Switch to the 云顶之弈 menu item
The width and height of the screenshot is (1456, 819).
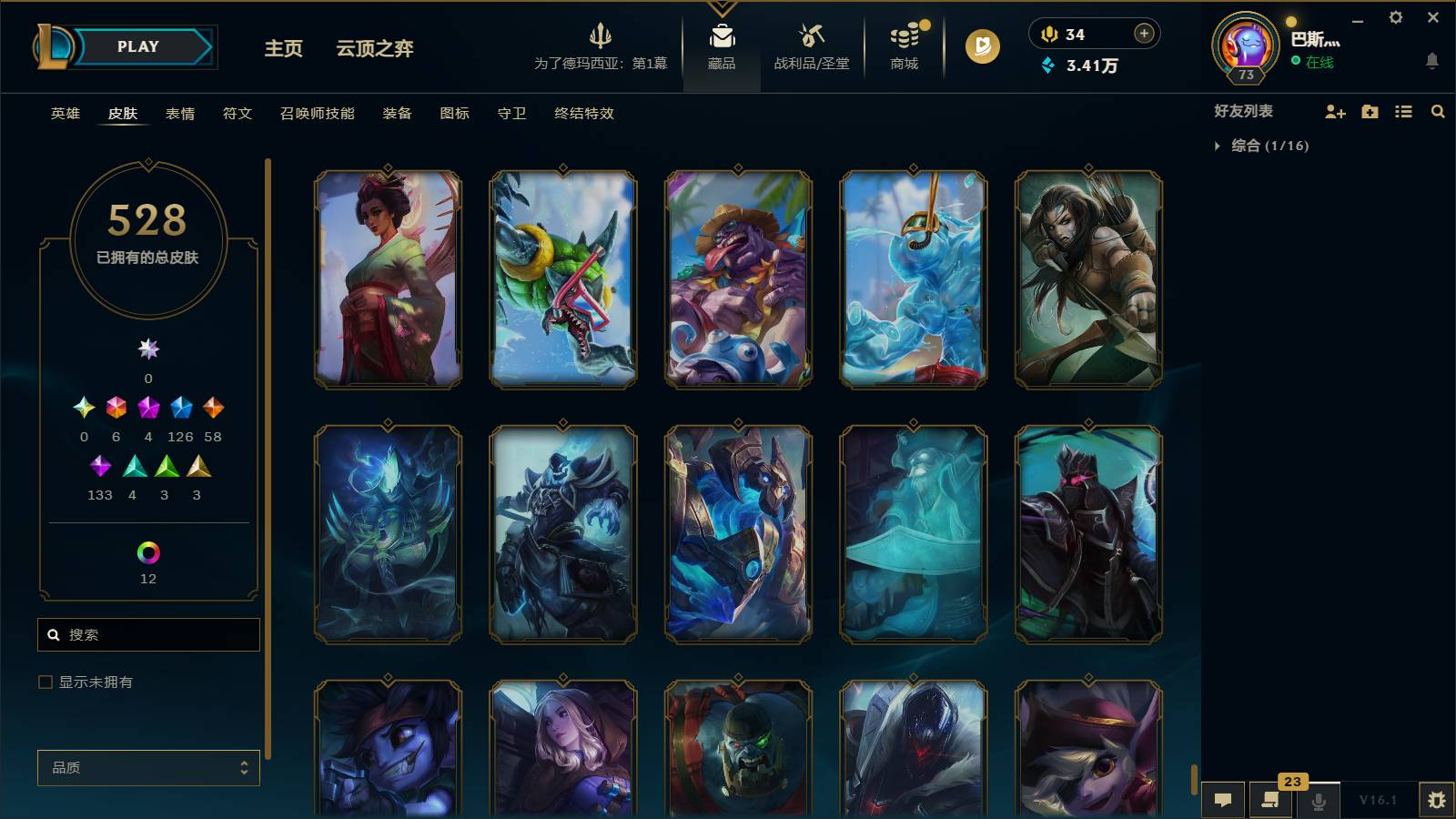click(x=375, y=49)
